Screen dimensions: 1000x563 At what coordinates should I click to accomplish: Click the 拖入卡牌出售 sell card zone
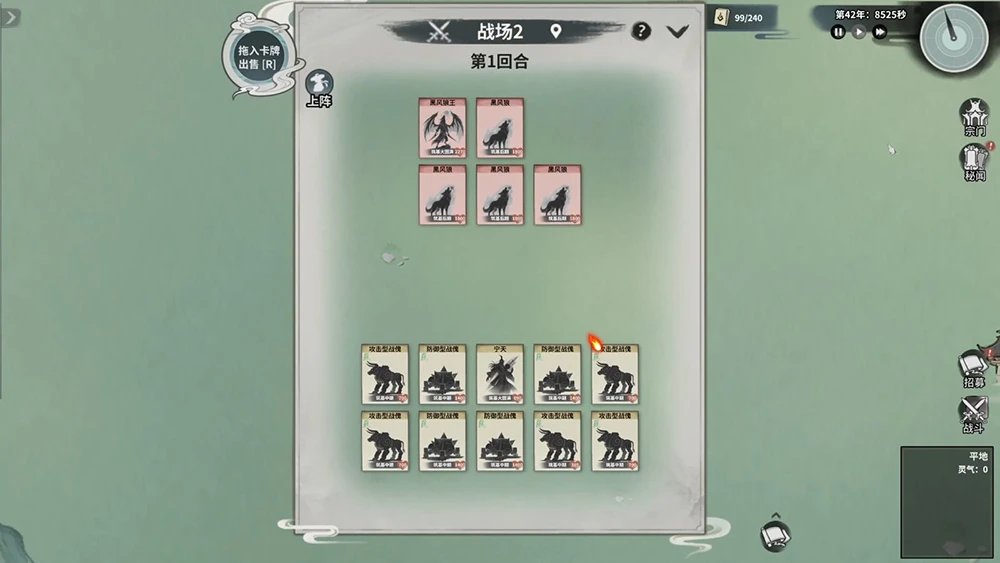tap(256, 54)
